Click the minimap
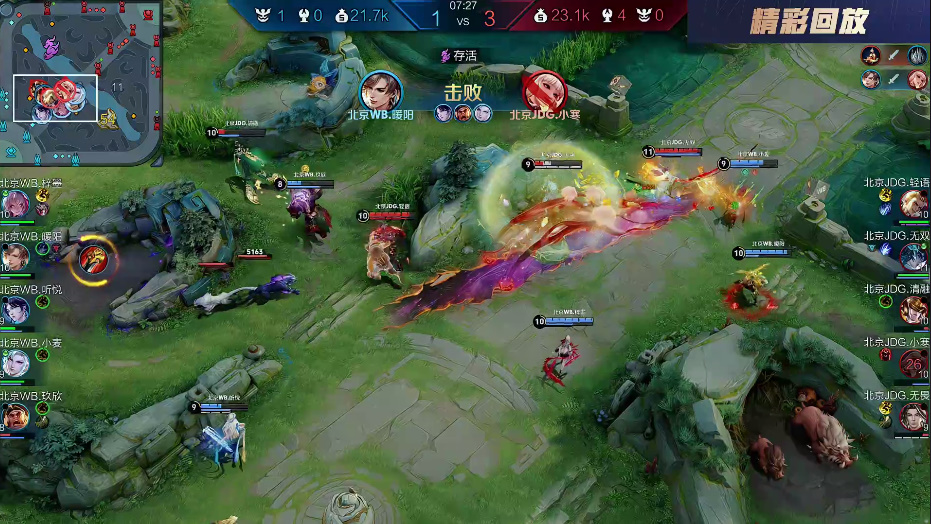Screen dimensions: 931x524 point(81,82)
